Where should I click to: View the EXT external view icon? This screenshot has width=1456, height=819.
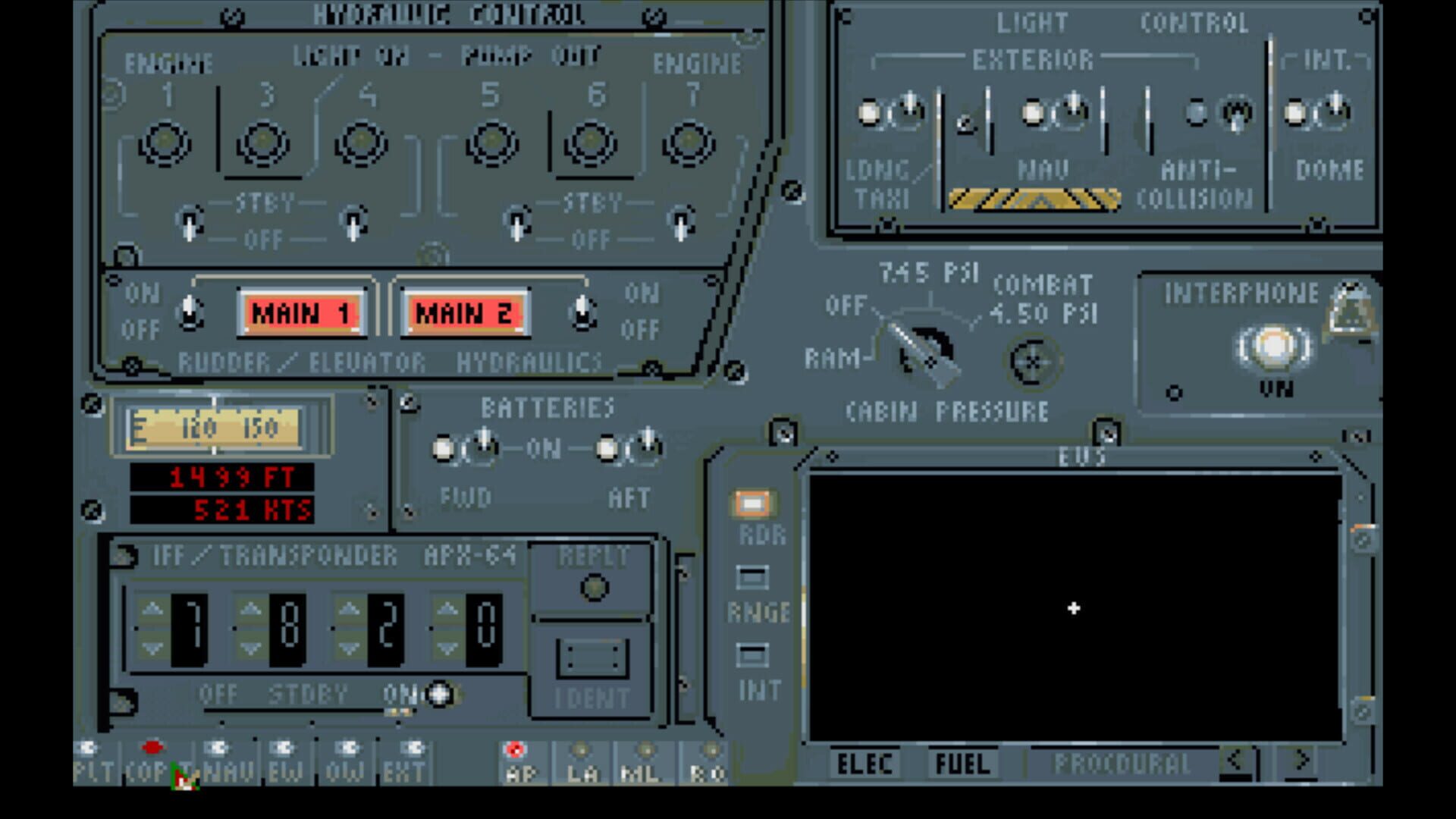click(408, 758)
